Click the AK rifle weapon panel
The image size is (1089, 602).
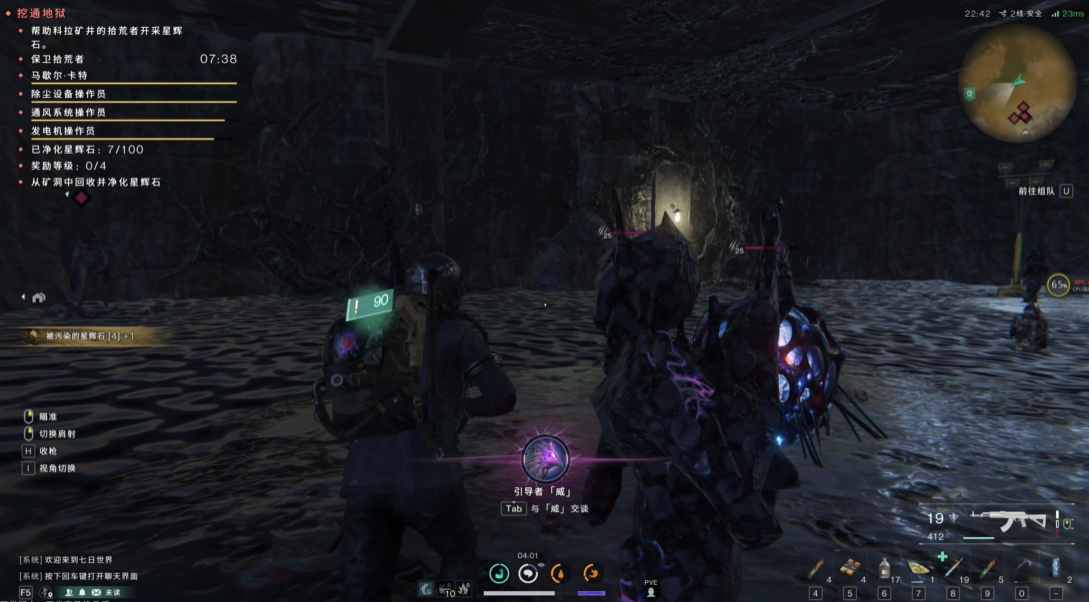[x=1010, y=521]
